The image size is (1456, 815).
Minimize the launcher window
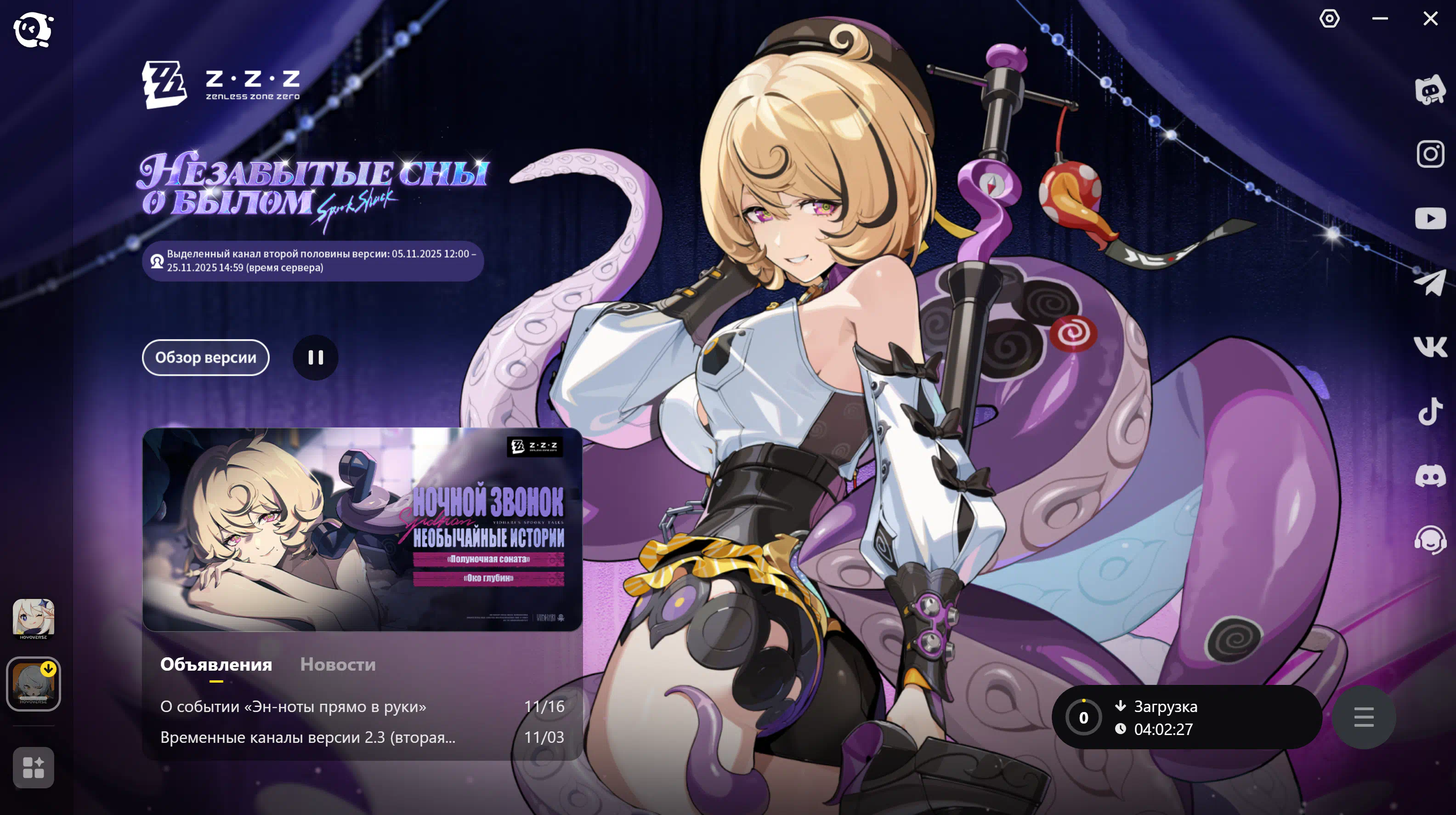click(x=1380, y=19)
